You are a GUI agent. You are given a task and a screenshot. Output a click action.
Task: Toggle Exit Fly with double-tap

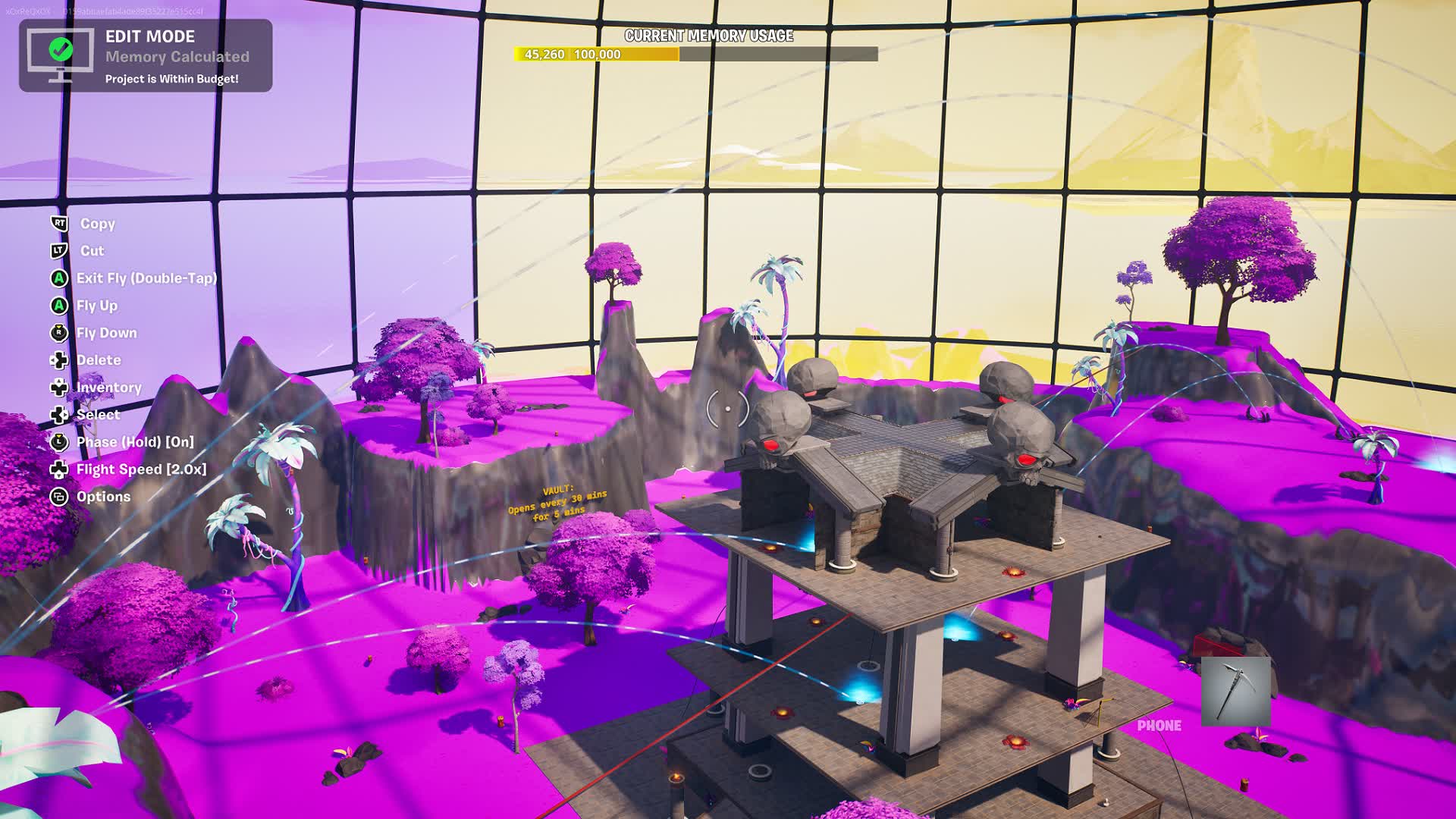[59, 278]
